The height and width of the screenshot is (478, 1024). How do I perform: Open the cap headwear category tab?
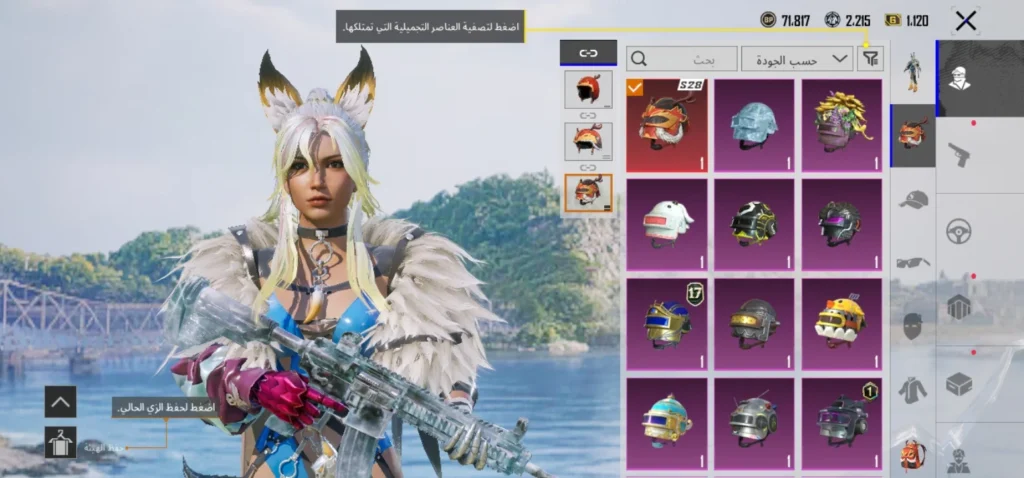click(x=912, y=199)
